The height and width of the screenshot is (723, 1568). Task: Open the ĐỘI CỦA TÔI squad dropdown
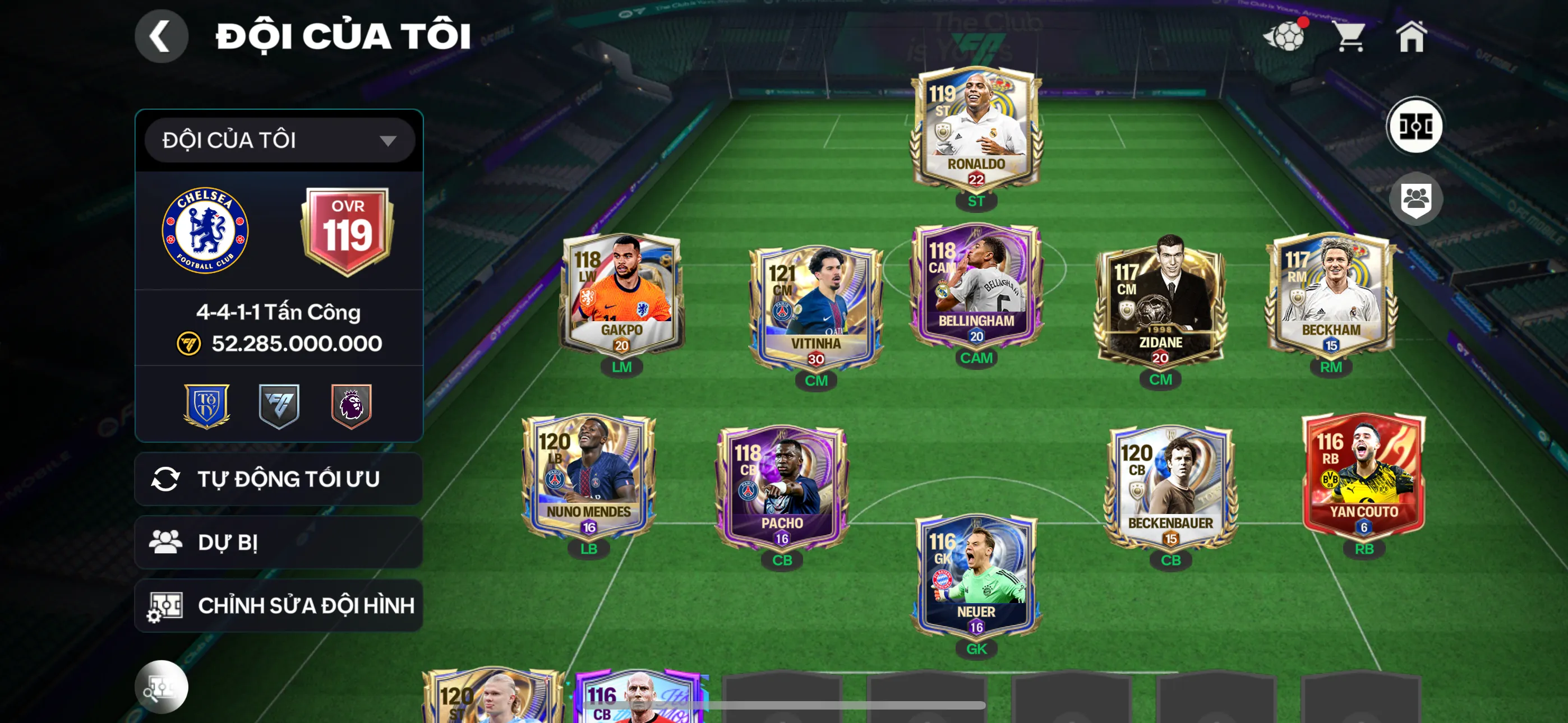[x=279, y=141]
